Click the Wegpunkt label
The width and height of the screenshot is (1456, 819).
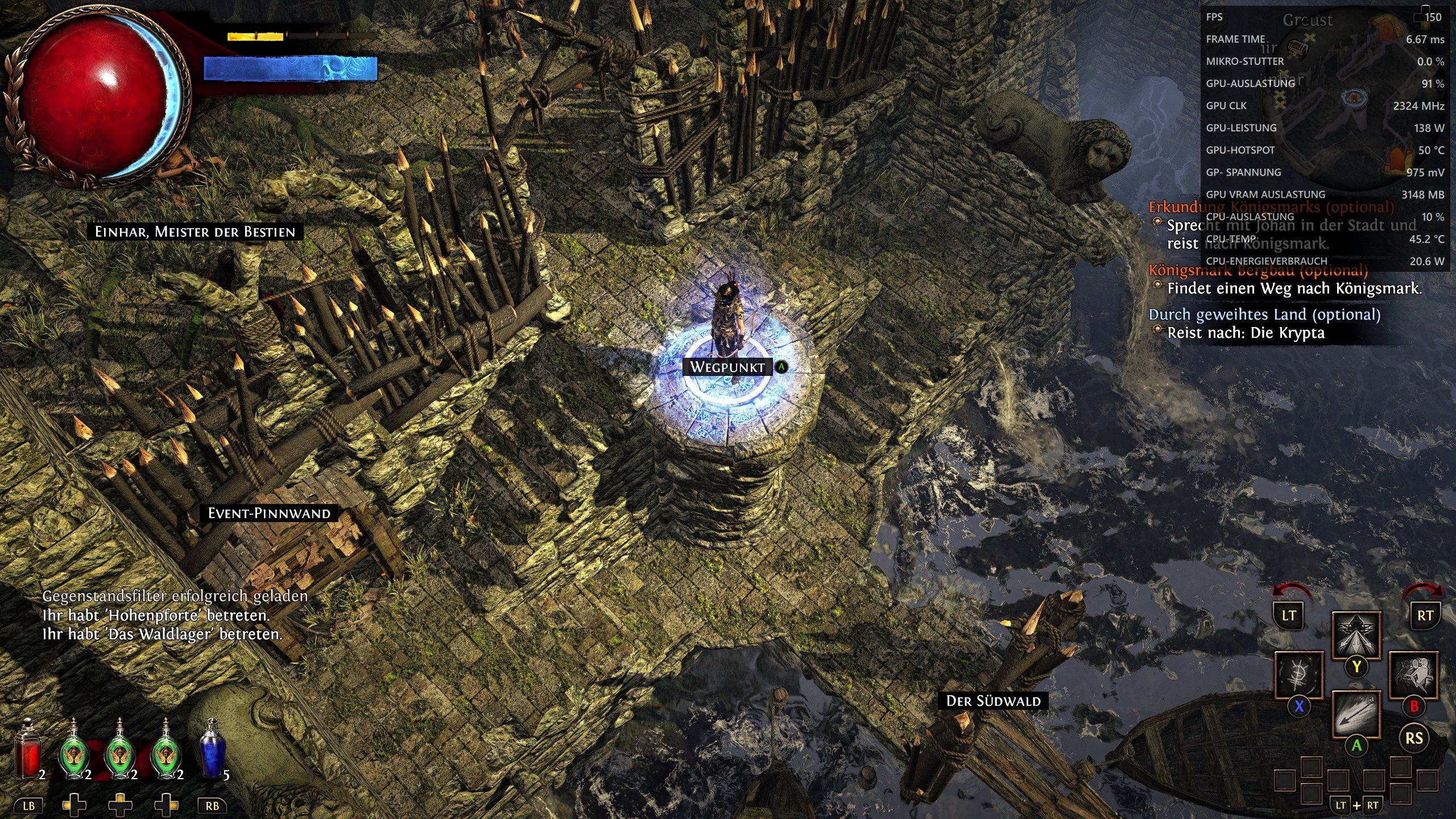(727, 367)
